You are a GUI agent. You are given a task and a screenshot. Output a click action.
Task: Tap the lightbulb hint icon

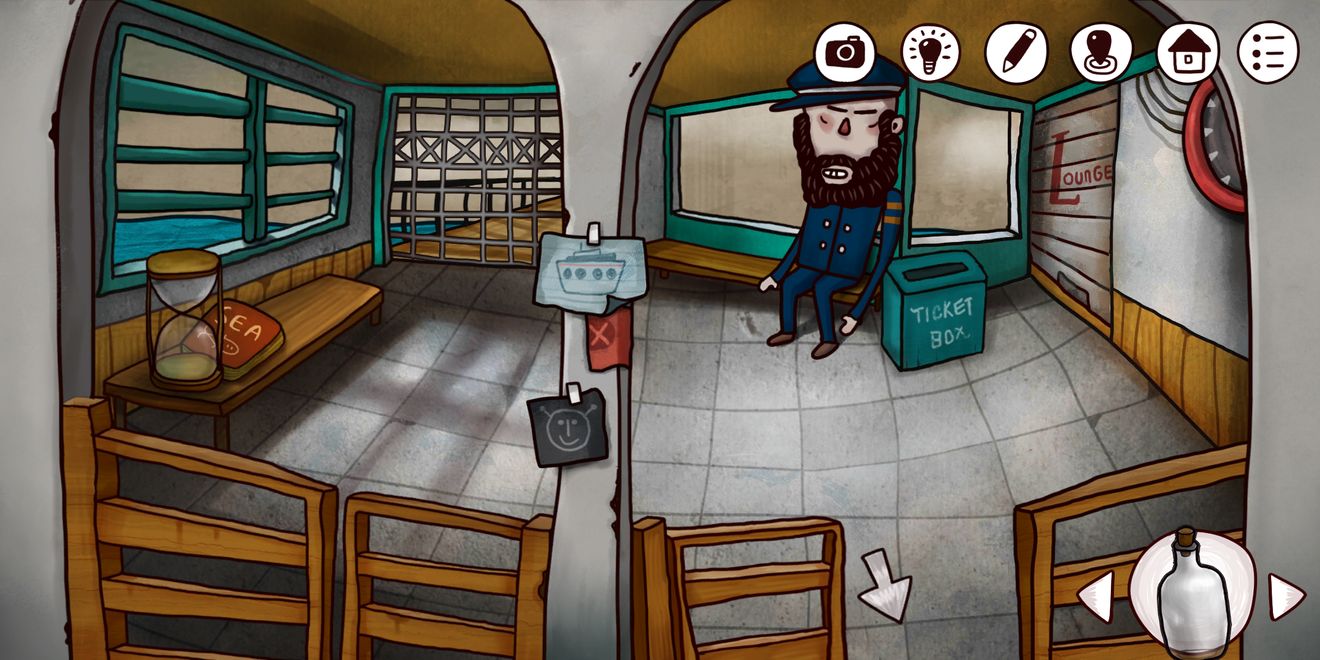pyautogui.click(x=930, y=51)
